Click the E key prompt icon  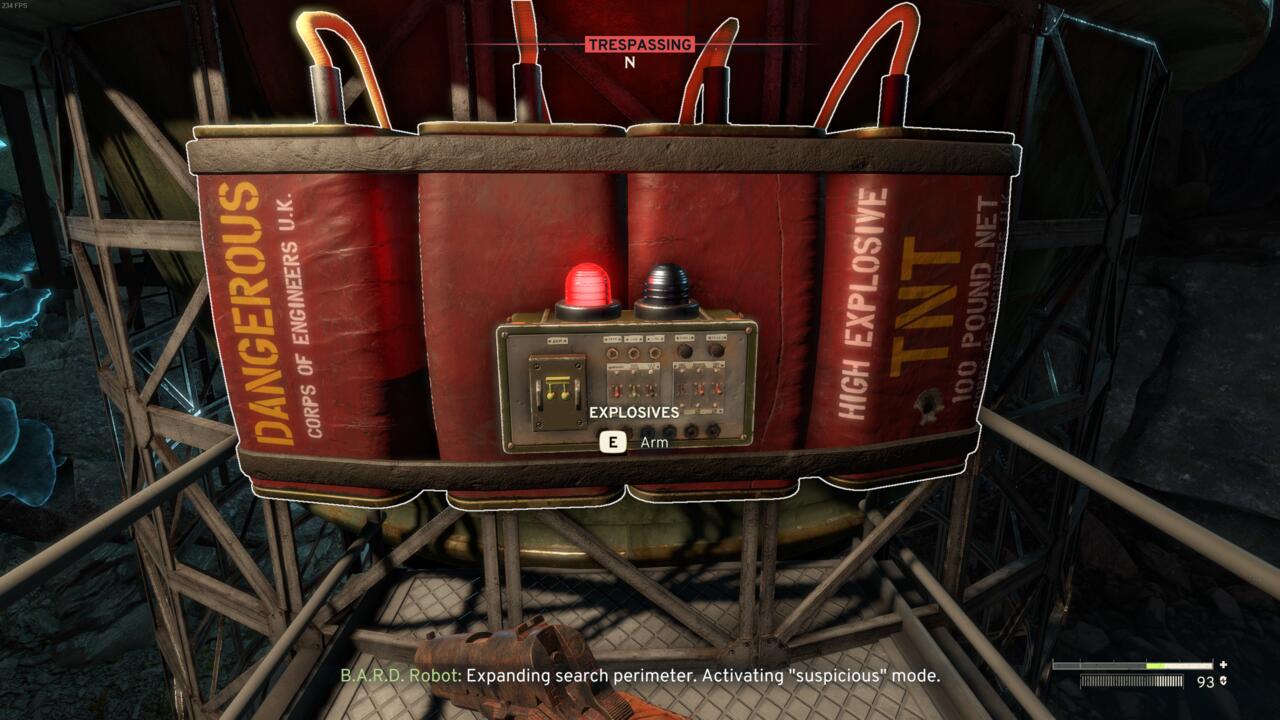611,440
